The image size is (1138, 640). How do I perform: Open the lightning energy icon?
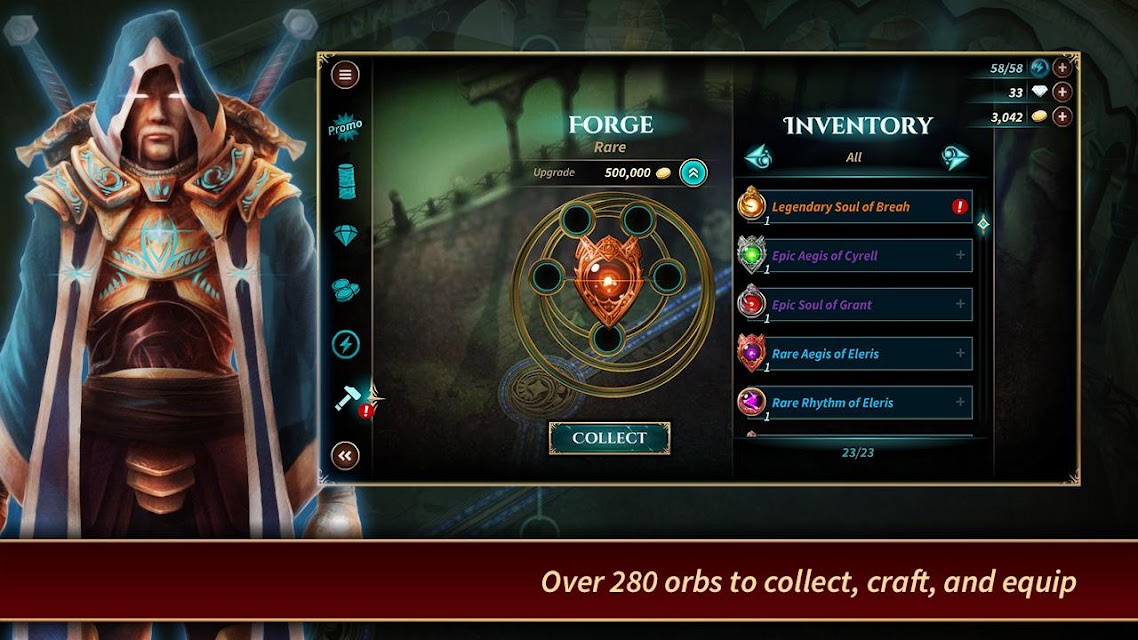coord(345,344)
